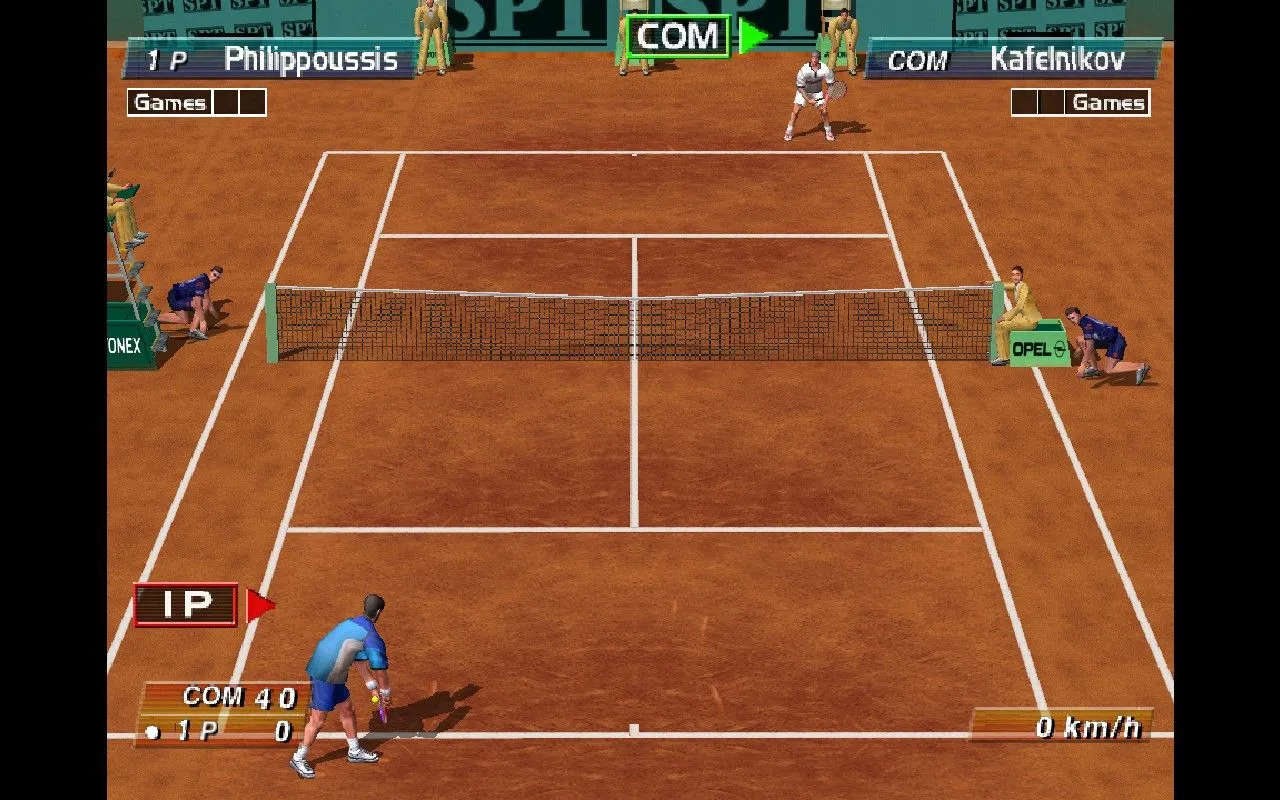This screenshot has width=1280, height=800.
Task: Select the 1P label next to Philippoussis
Action: point(163,60)
